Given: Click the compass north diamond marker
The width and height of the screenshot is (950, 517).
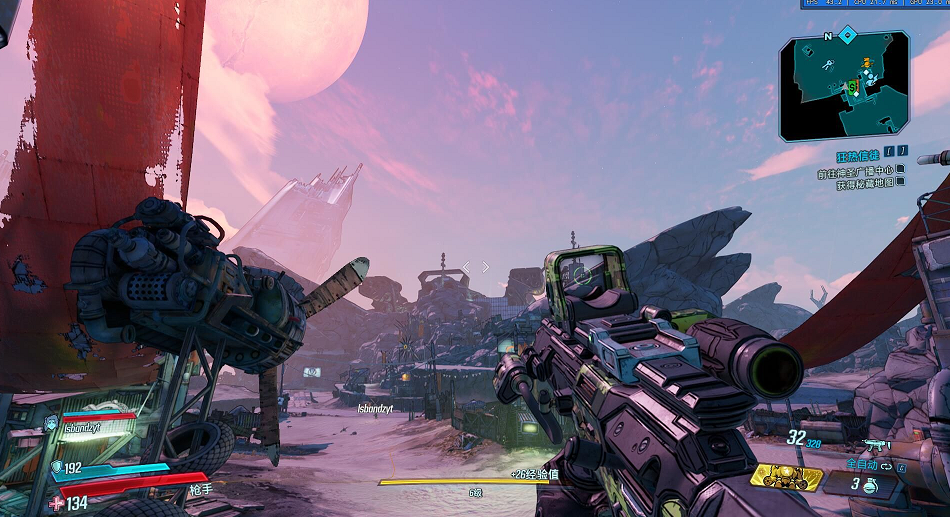Looking at the screenshot, I should point(848,35).
